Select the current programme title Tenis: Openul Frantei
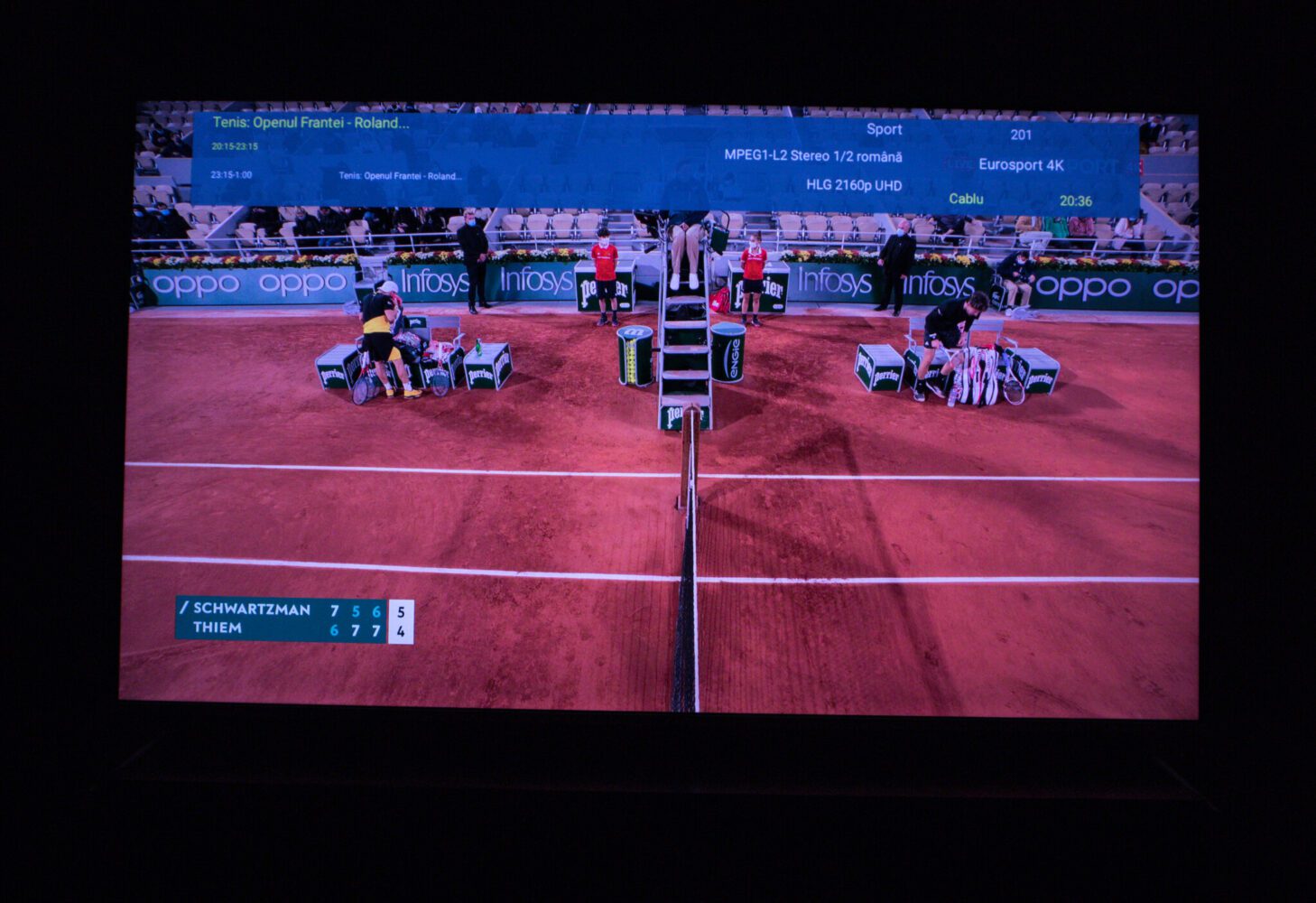Screen dimensions: 1316x903 (310, 123)
